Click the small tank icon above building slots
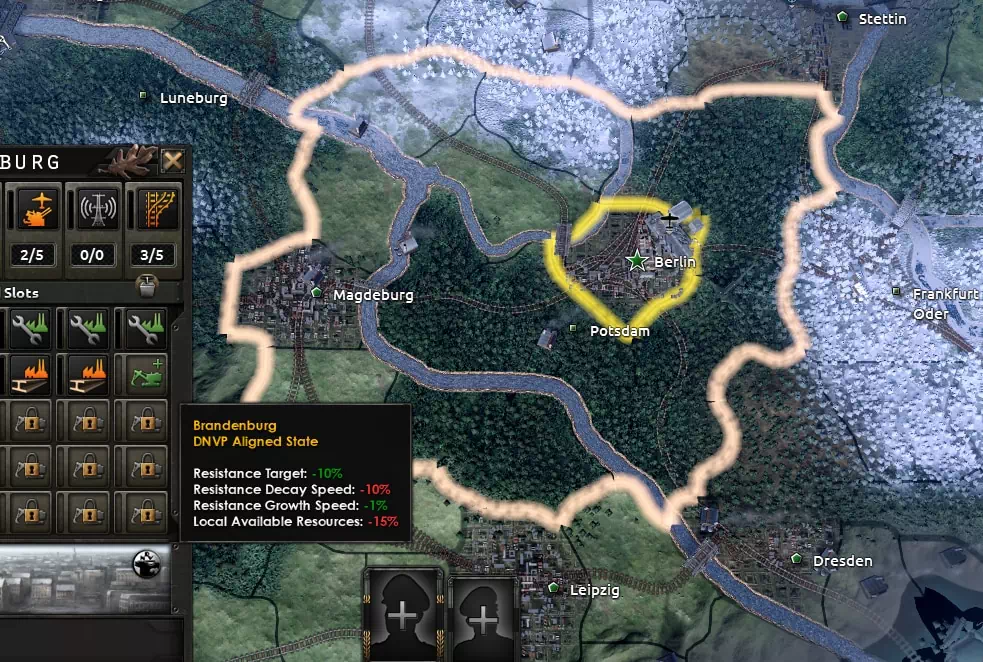The height and width of the screenshot is (662, 983). click(146, 285)
